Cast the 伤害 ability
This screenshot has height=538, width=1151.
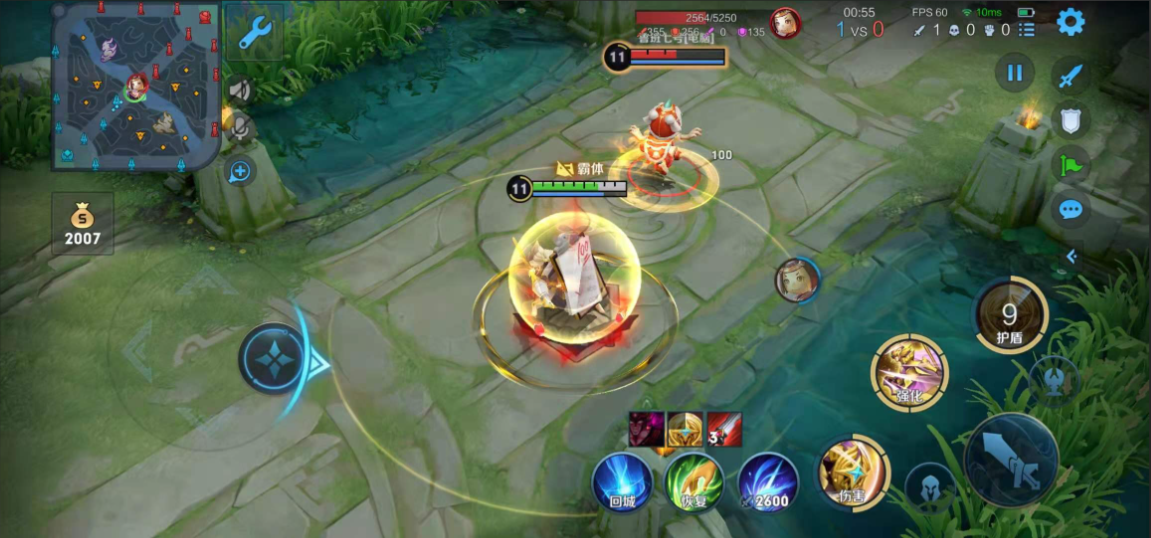[x=852, y=472]
